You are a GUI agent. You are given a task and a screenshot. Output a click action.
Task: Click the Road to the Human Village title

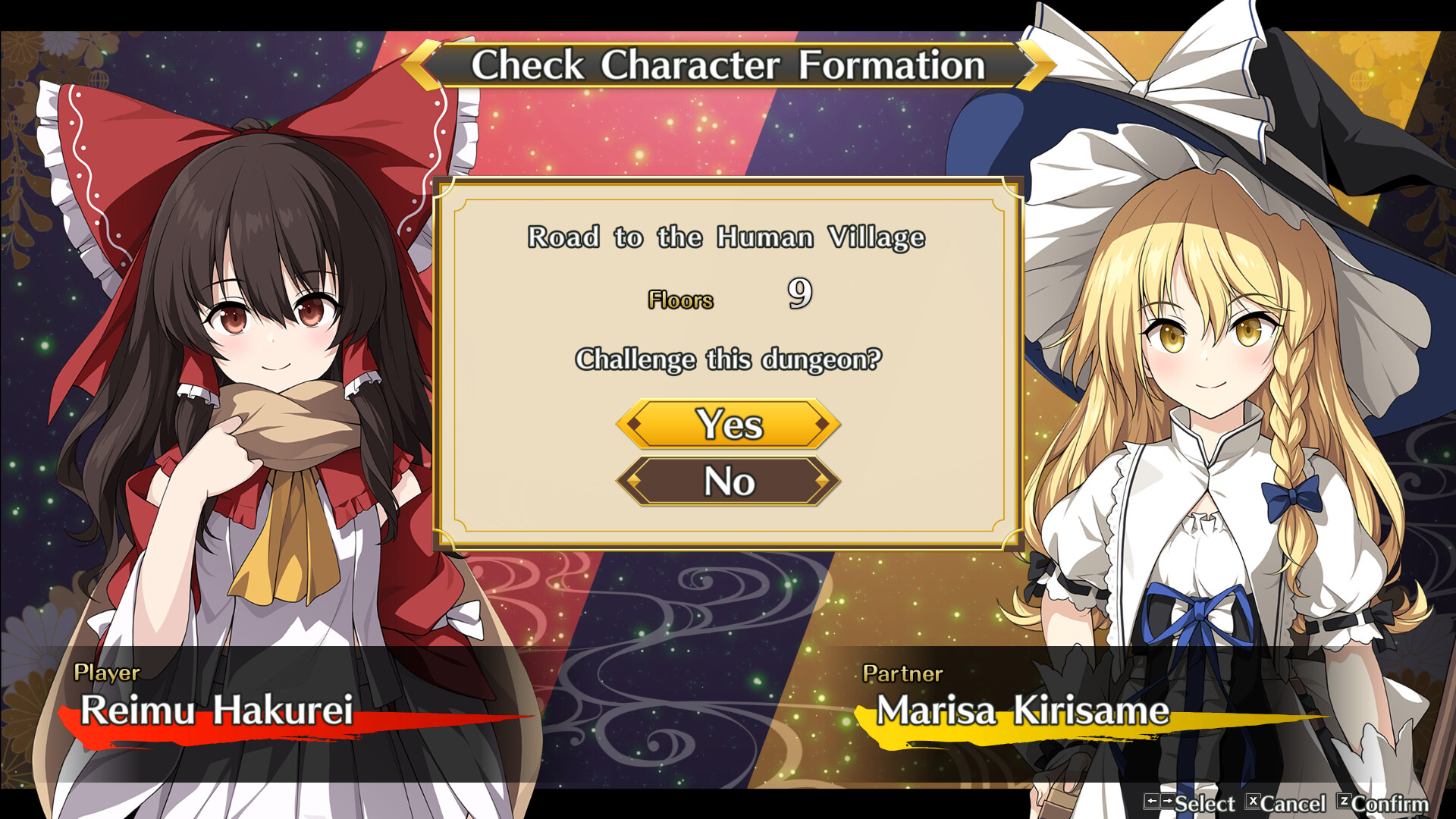pos(726,237)
